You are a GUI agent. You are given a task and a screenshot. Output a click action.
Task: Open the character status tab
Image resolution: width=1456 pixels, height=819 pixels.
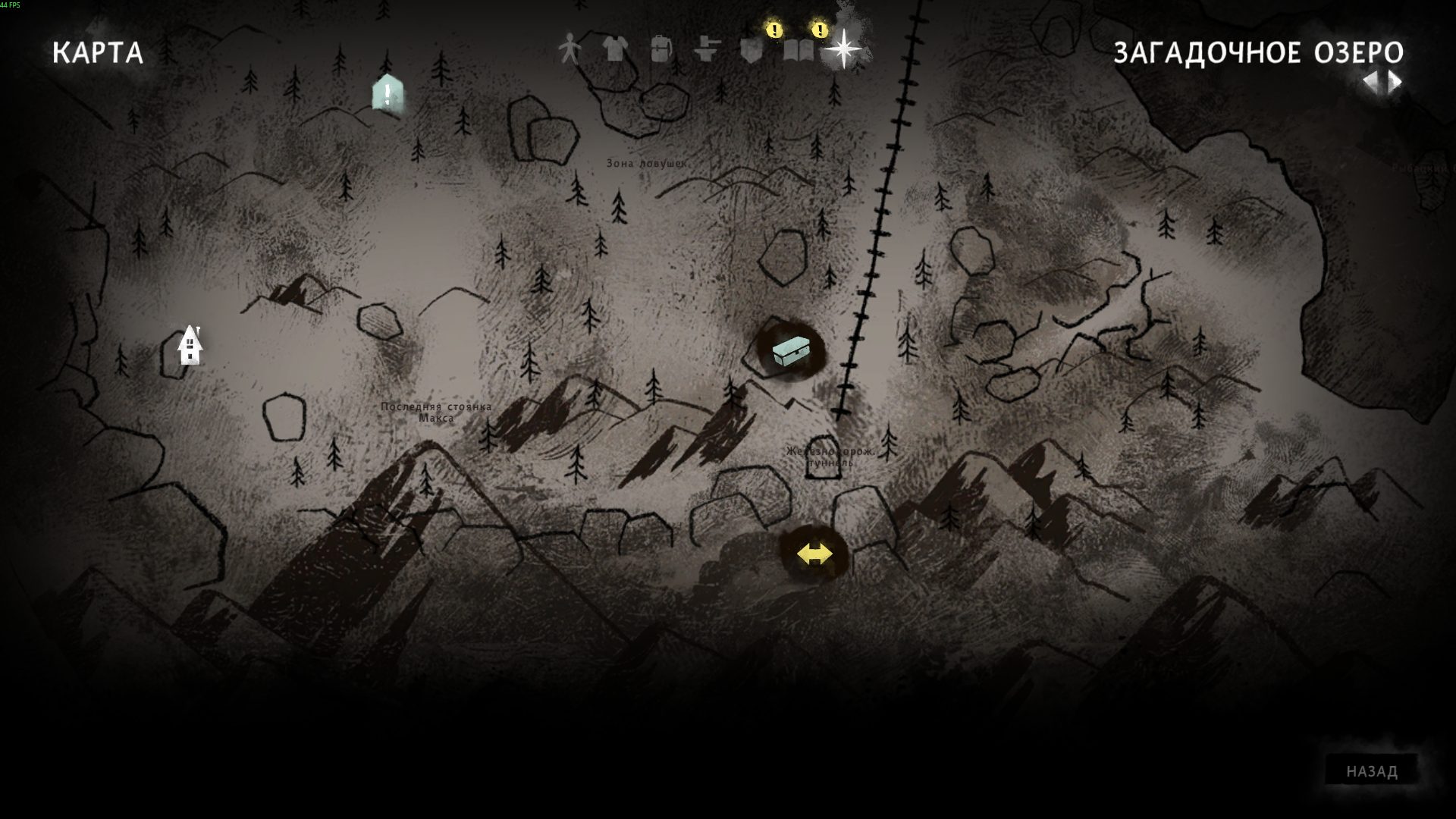coord(569,50)
